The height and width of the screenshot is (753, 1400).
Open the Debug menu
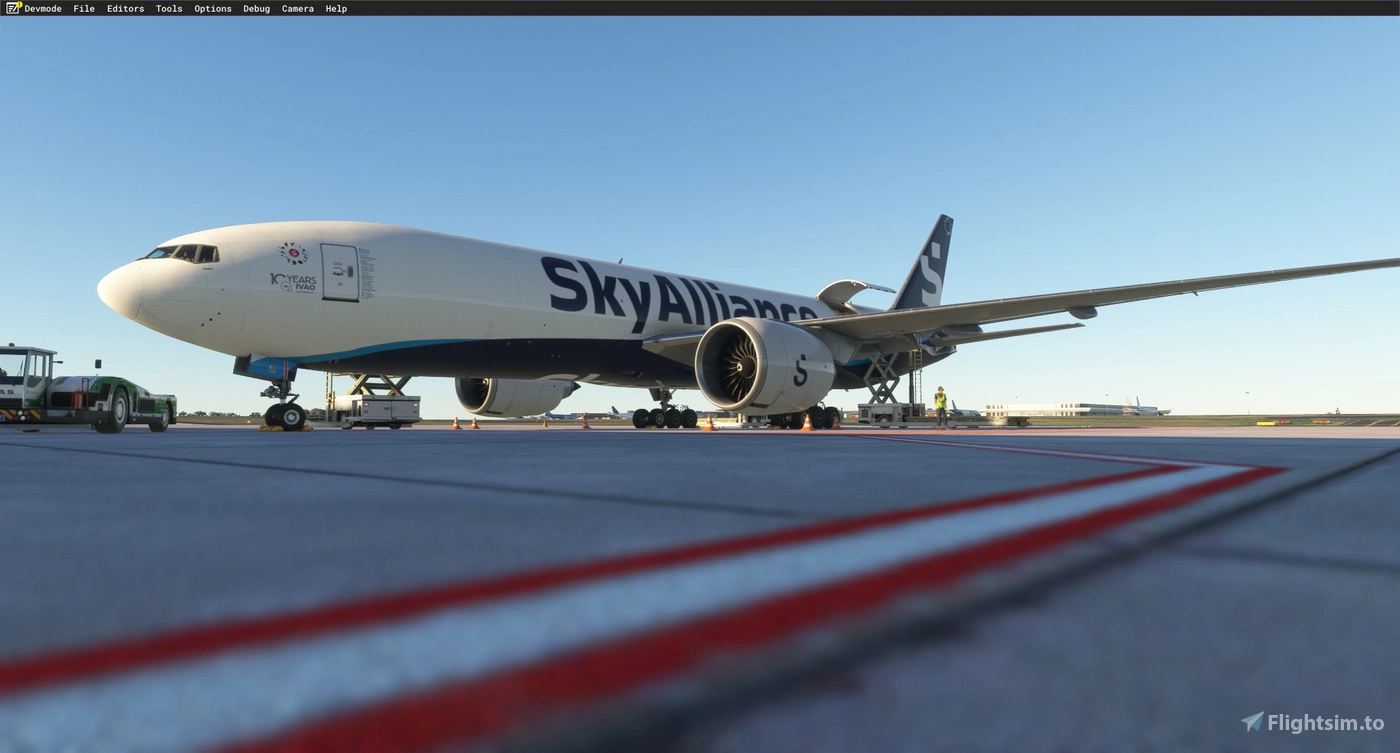pyautogui.click(x=255, y=8)
